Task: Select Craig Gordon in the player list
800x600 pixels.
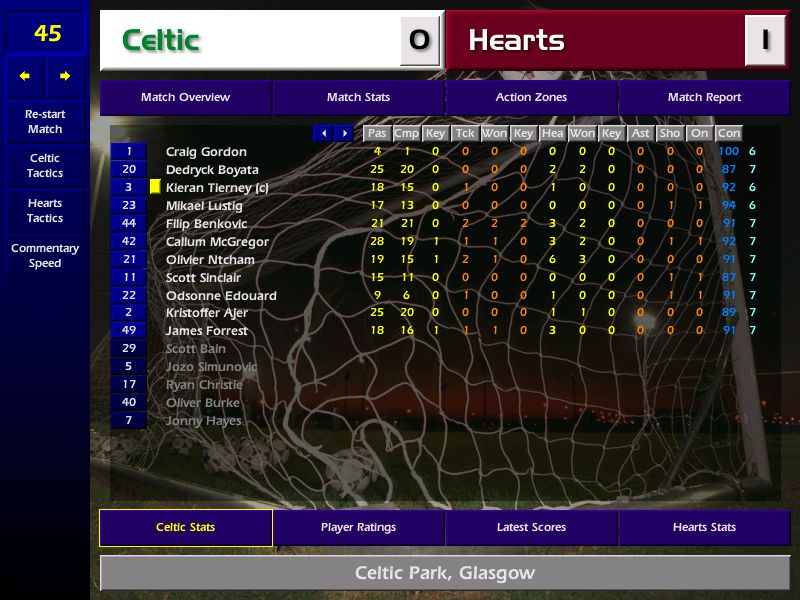Action: 206,152
